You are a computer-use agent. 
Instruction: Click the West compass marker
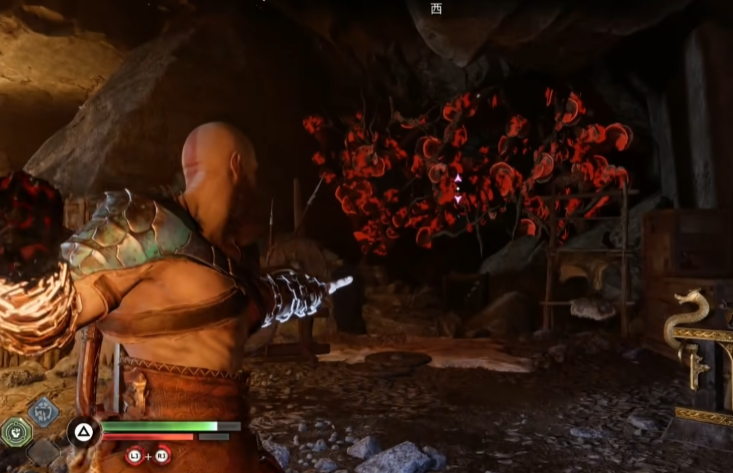click(x=435, y=9)
